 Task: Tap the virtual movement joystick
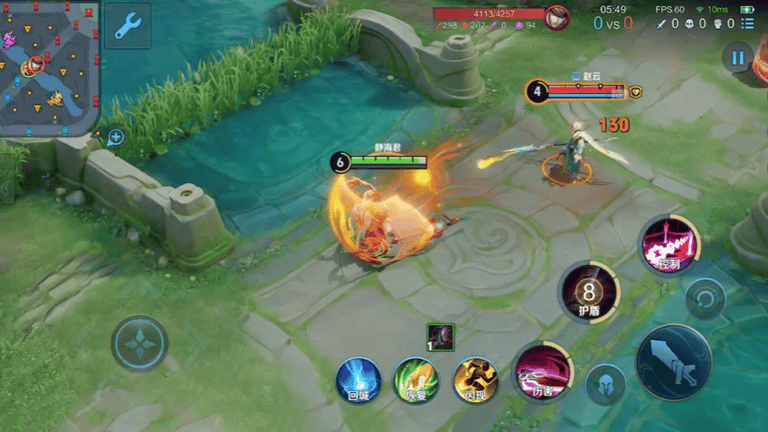click(140, 345)
